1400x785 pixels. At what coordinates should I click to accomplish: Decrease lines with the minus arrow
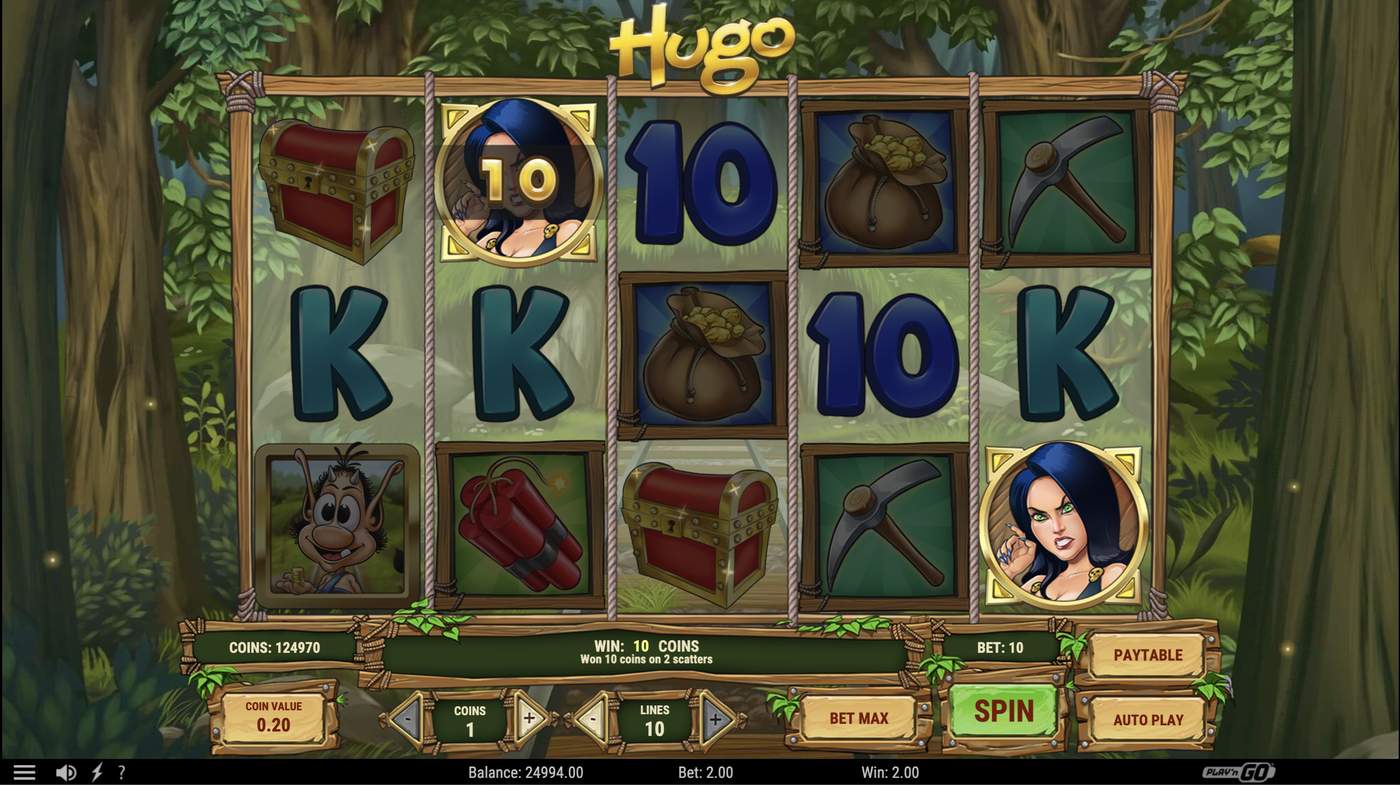pyautogui.click(x=592, y=718)
